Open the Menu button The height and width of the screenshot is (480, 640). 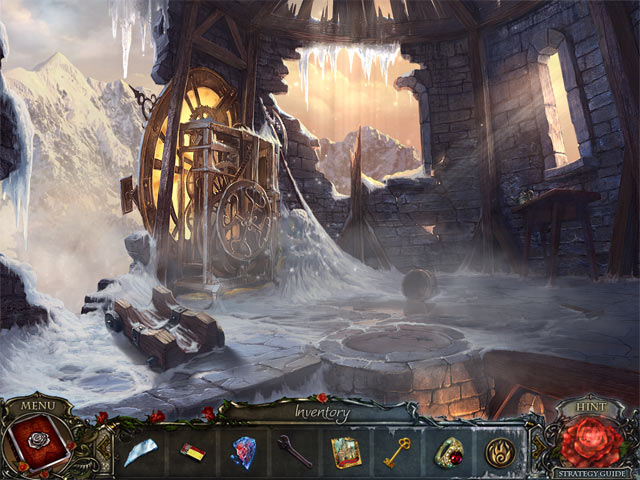(x=38, y=407)
